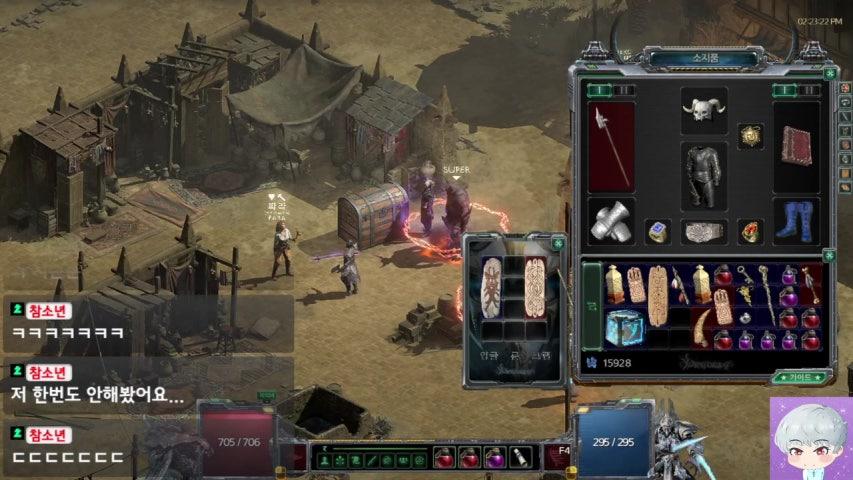Open the 가이드 guide button
Screen dimensions: 853x480
(801, 378)
